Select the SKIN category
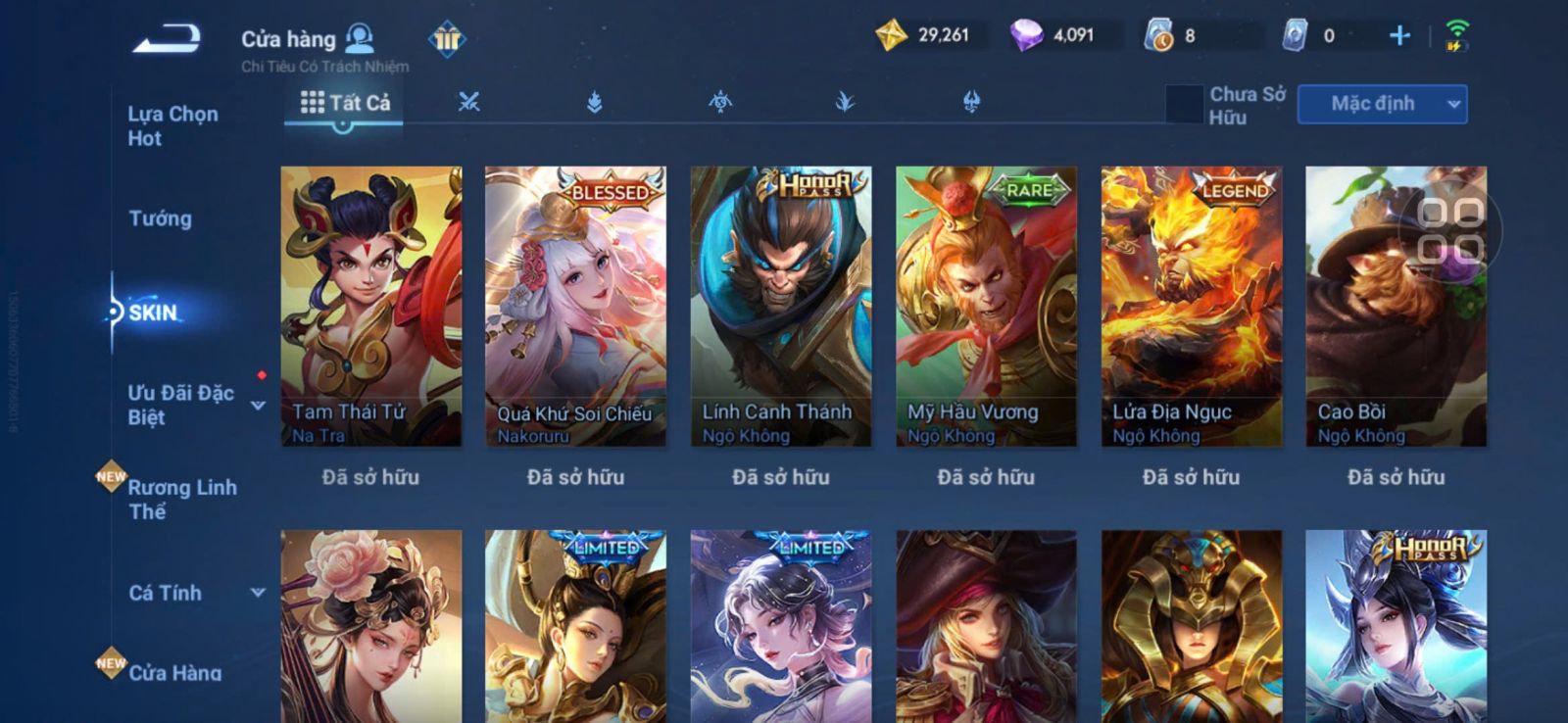Screen dimensions: 1568x723 [154, 313]
